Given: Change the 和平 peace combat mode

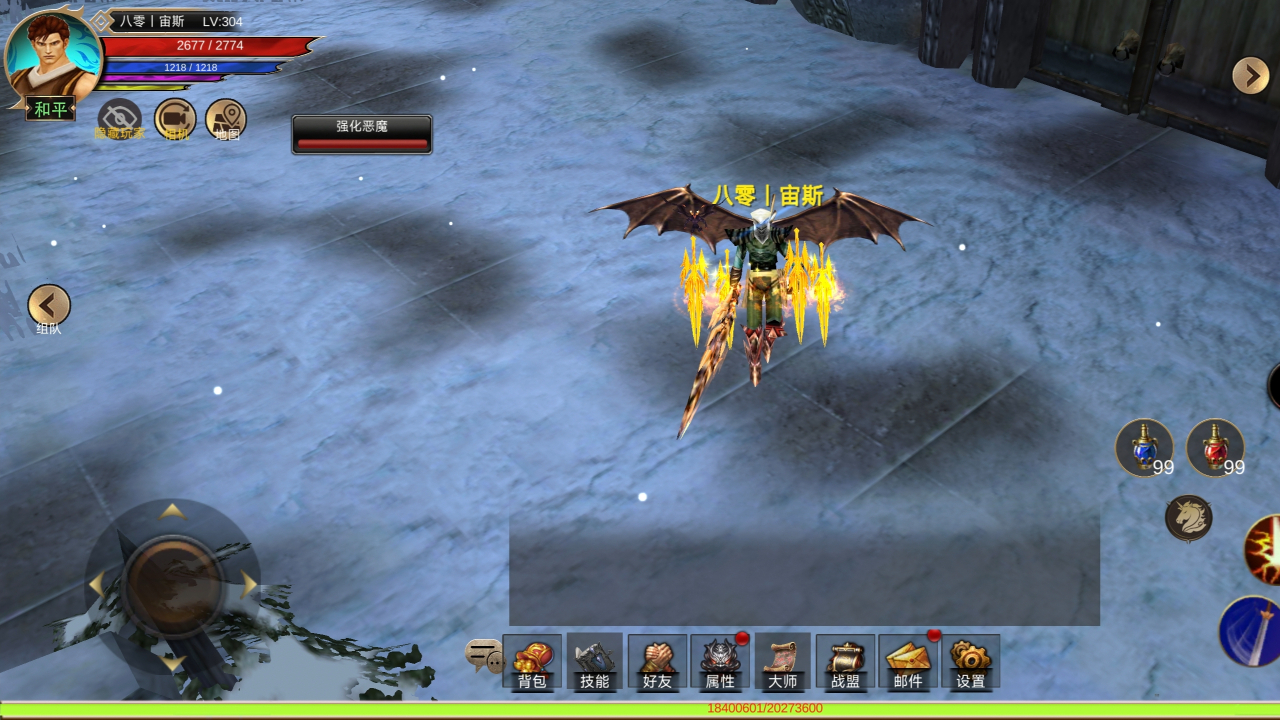Looking at the screenshot, I should (50, 109).
